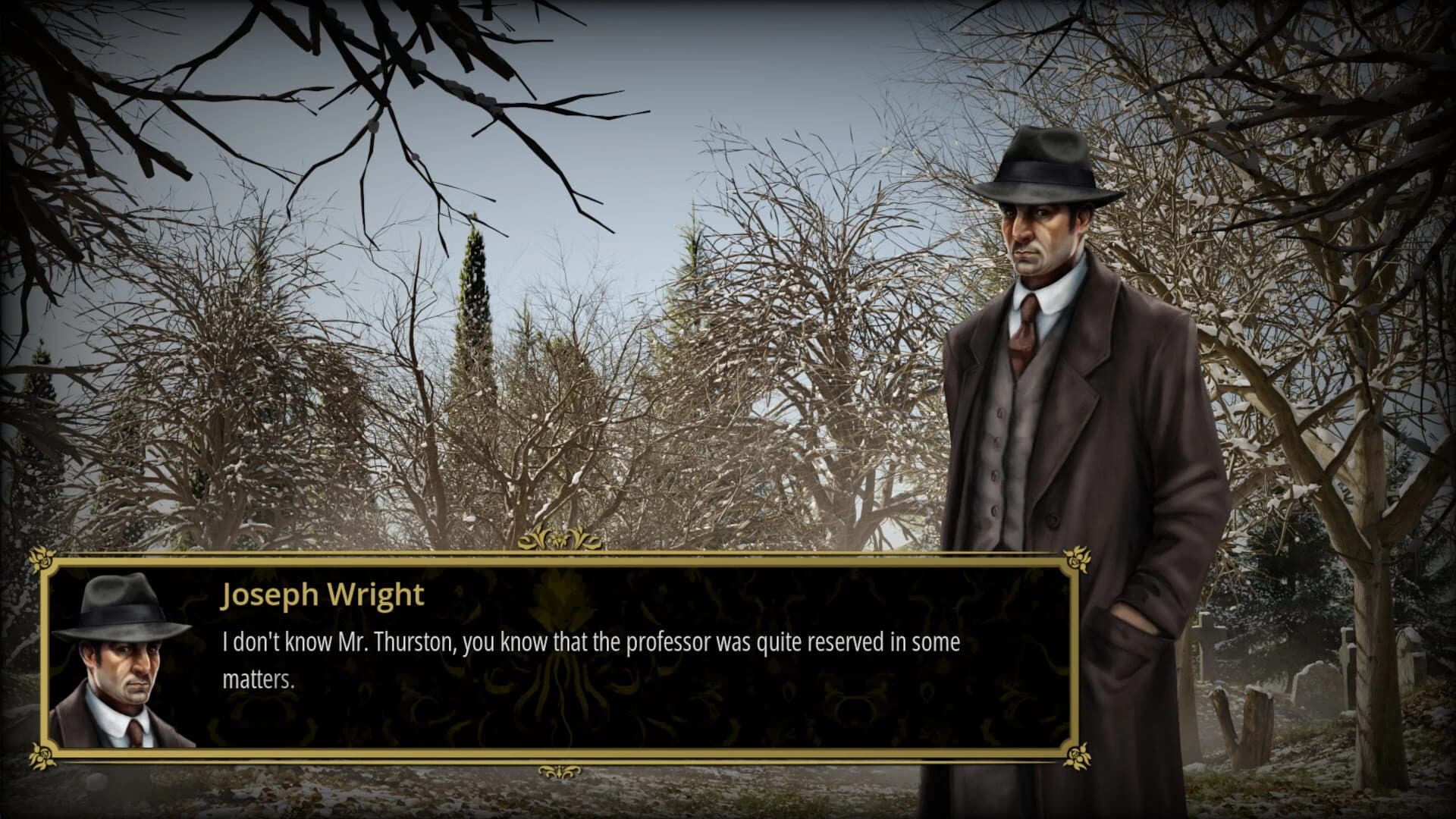Select the Joseph Wright name label
The height and width of the screenshot is (819, 1456).
coord(322,596)
